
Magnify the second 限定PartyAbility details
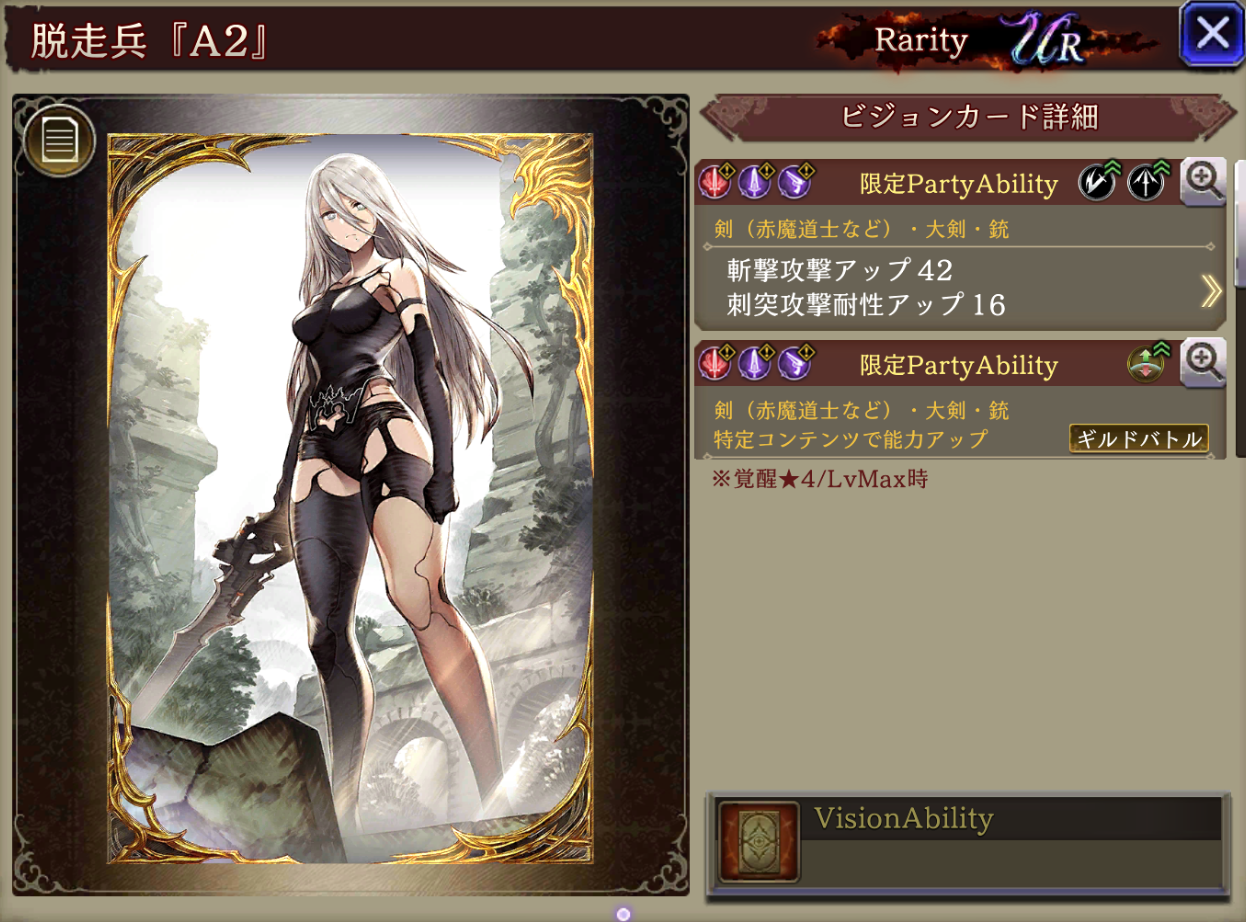(1203, 364)
